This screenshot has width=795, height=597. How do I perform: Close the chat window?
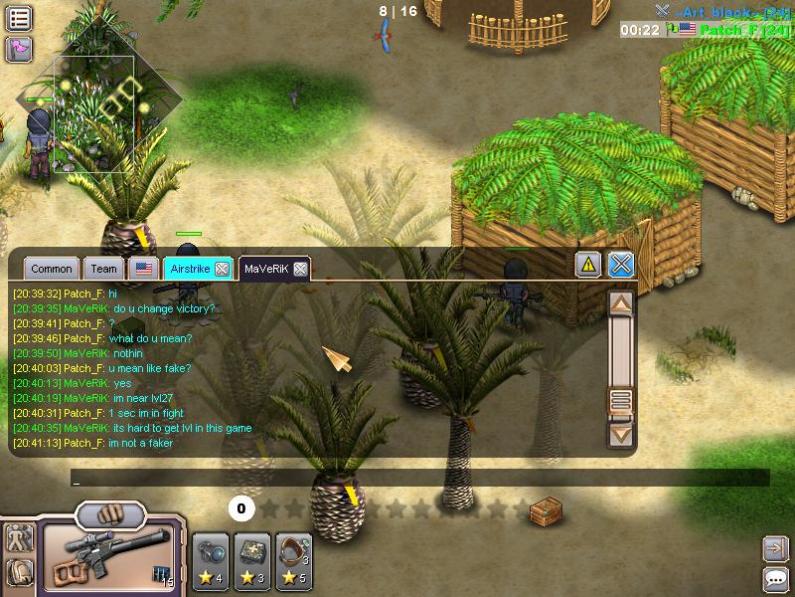click(x=621, y=264)
